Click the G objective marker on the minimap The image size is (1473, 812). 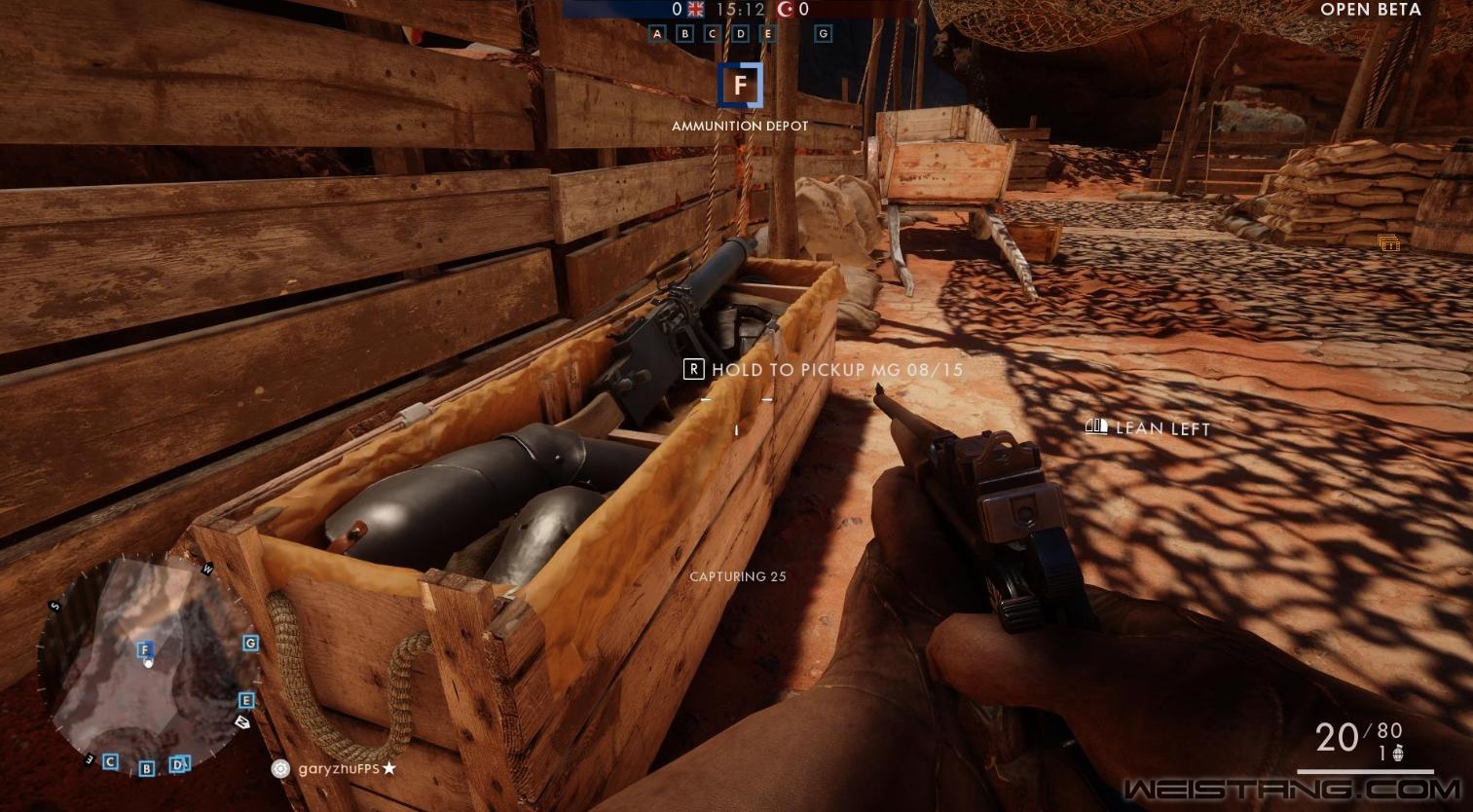[x=251, y=643]
